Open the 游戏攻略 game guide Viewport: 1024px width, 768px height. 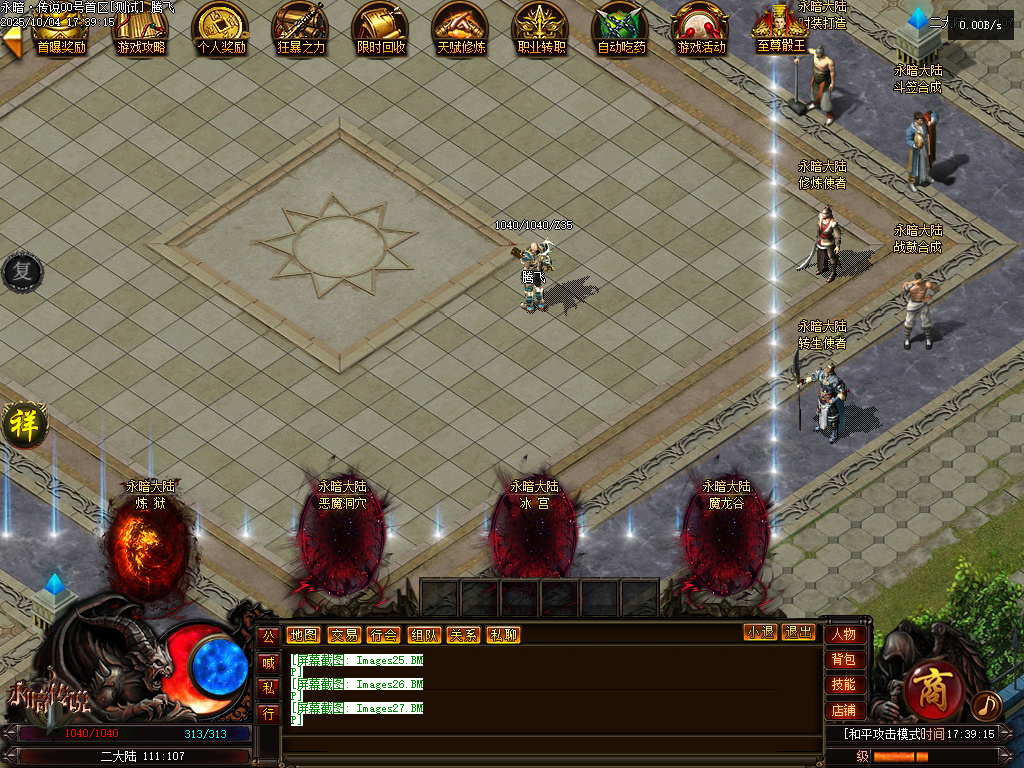point(141,28)
